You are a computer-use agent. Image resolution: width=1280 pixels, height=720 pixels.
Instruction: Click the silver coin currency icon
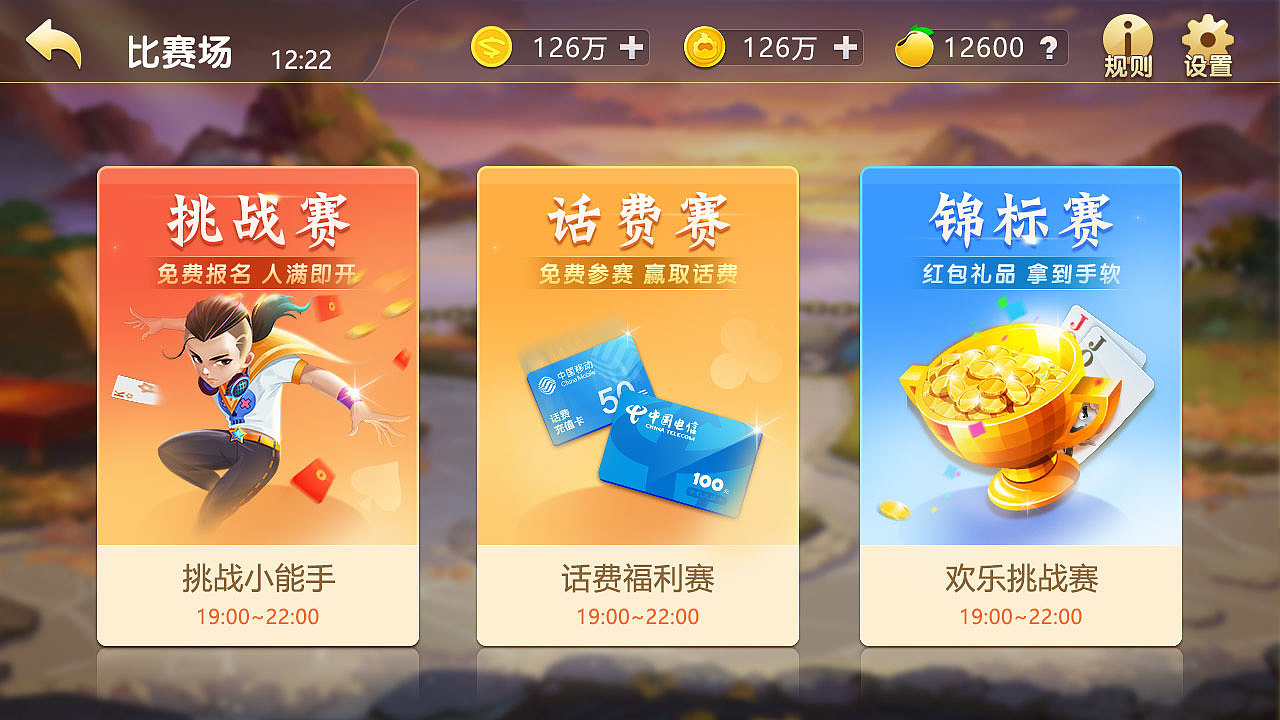490,45
